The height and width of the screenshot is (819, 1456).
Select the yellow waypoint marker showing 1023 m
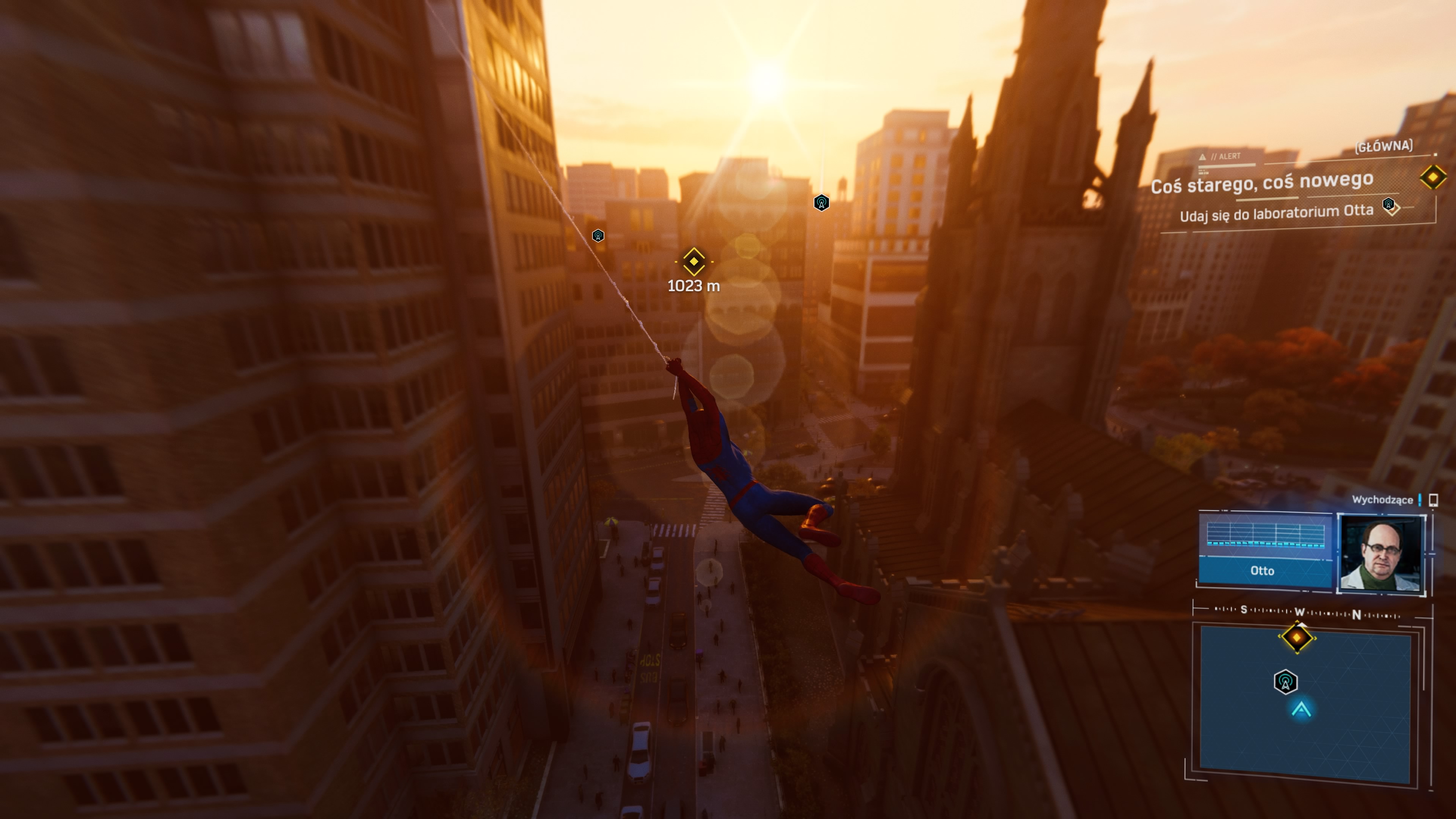[x=693, y=262]
